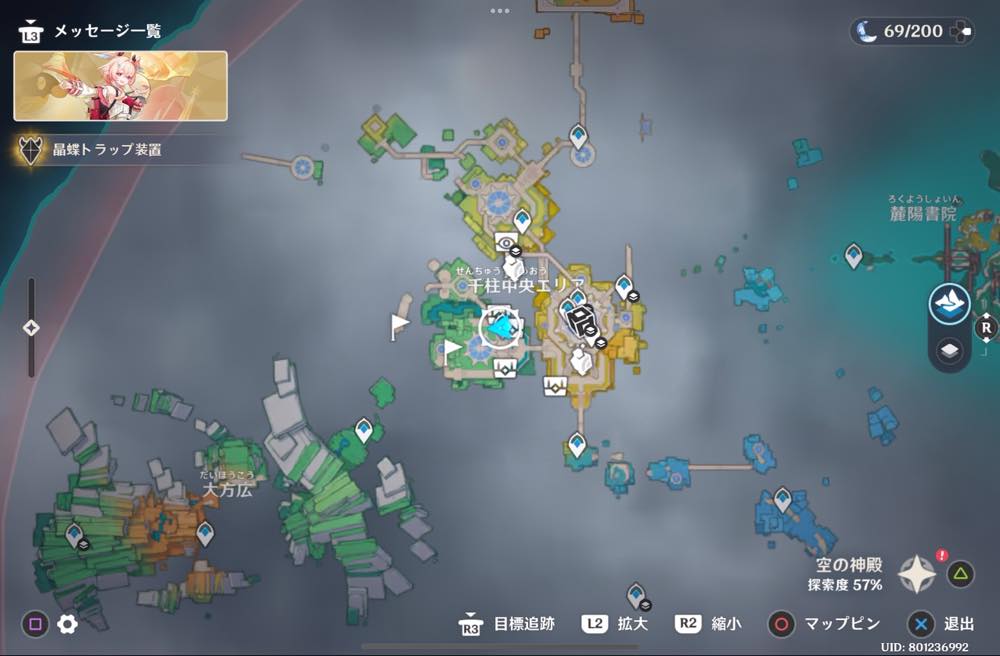
Task: Select the teleport marker near 麓陽書院
Action: point(853,255)
